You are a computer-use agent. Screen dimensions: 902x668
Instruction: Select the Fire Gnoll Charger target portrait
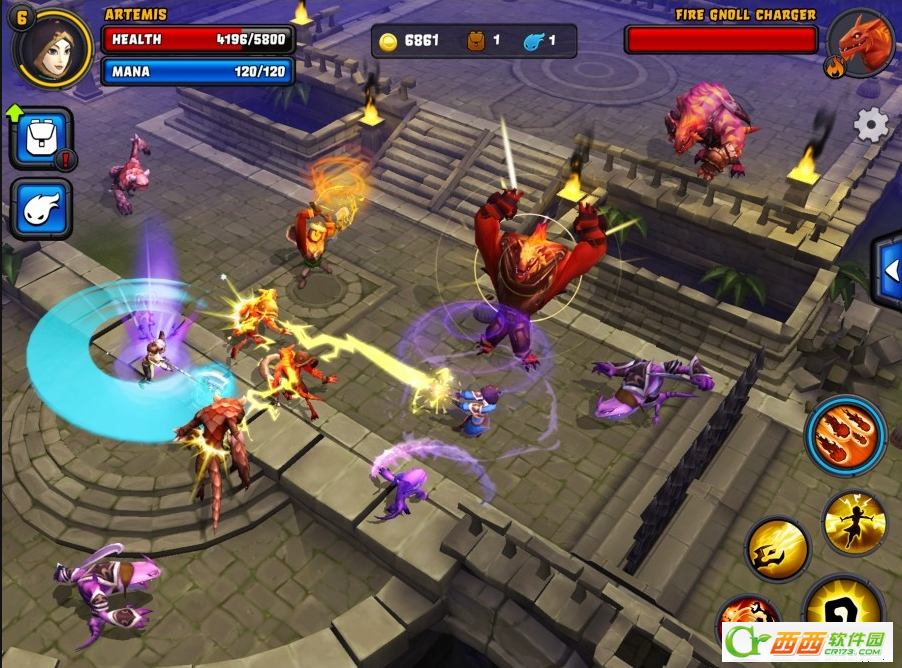click(860, 44)
